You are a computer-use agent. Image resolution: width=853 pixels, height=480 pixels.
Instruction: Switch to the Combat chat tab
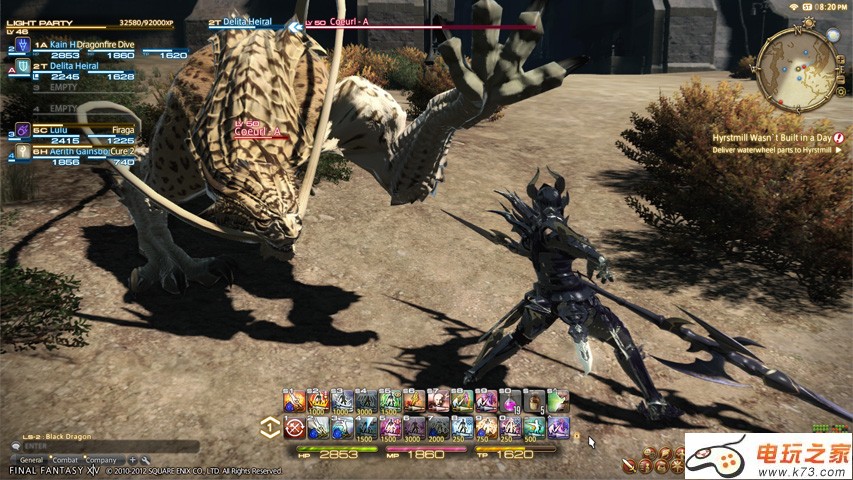coord(63,459)
